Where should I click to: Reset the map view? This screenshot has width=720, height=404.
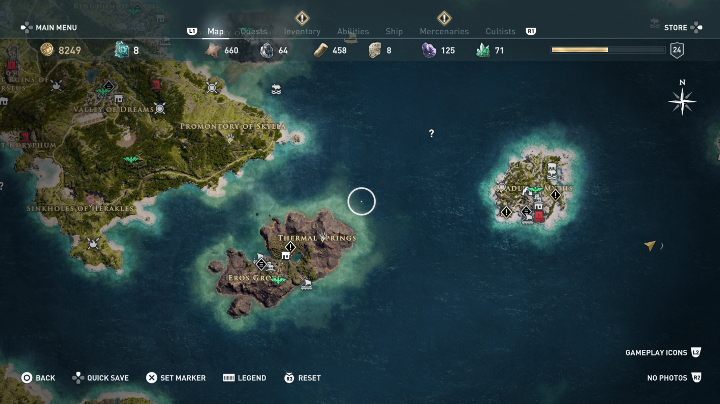click(302, 378)
